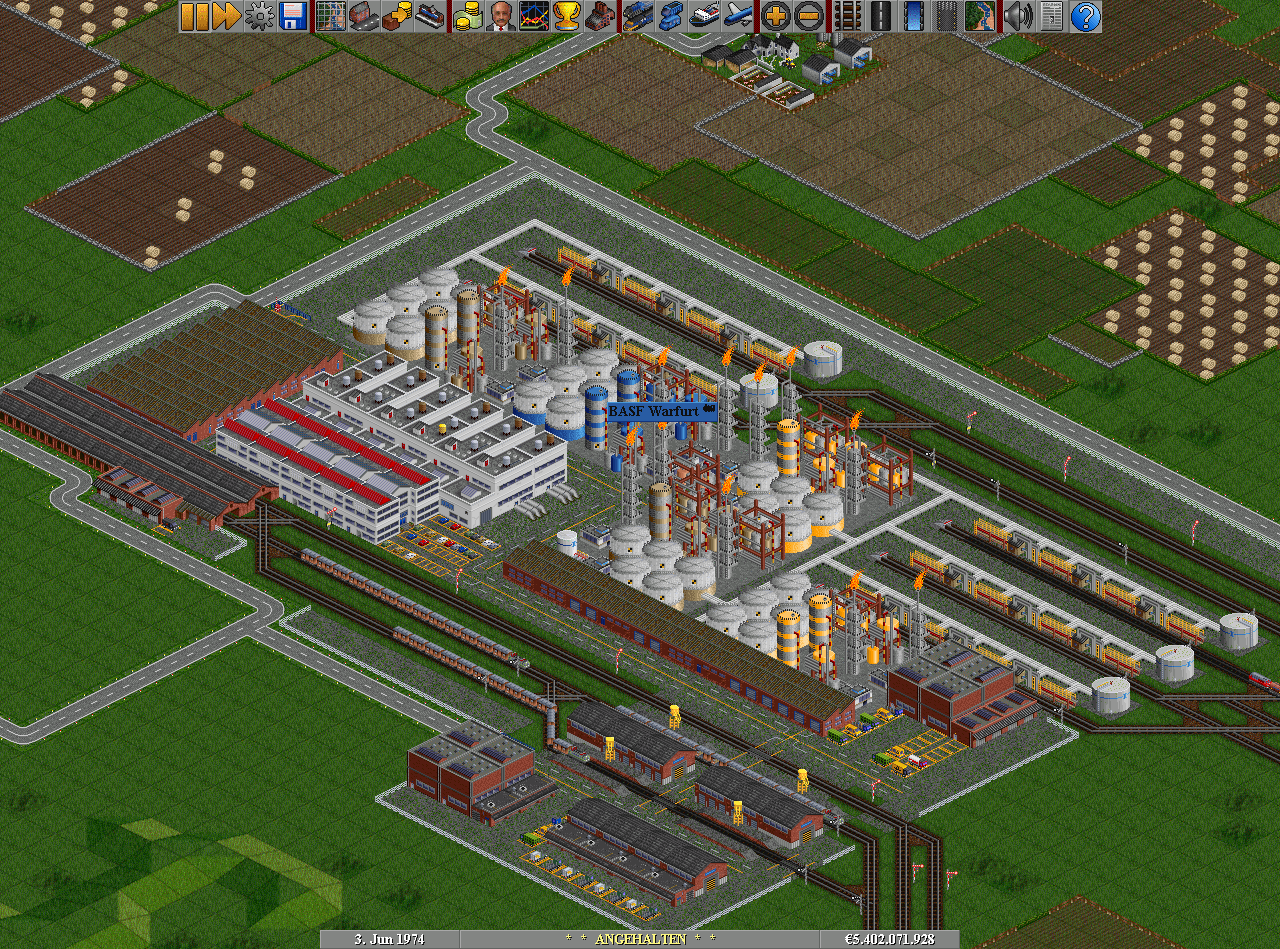The width and height of the screenshot is (1280, 949).
Task: Zoom out with the minus button
Action: click(808, 16)
